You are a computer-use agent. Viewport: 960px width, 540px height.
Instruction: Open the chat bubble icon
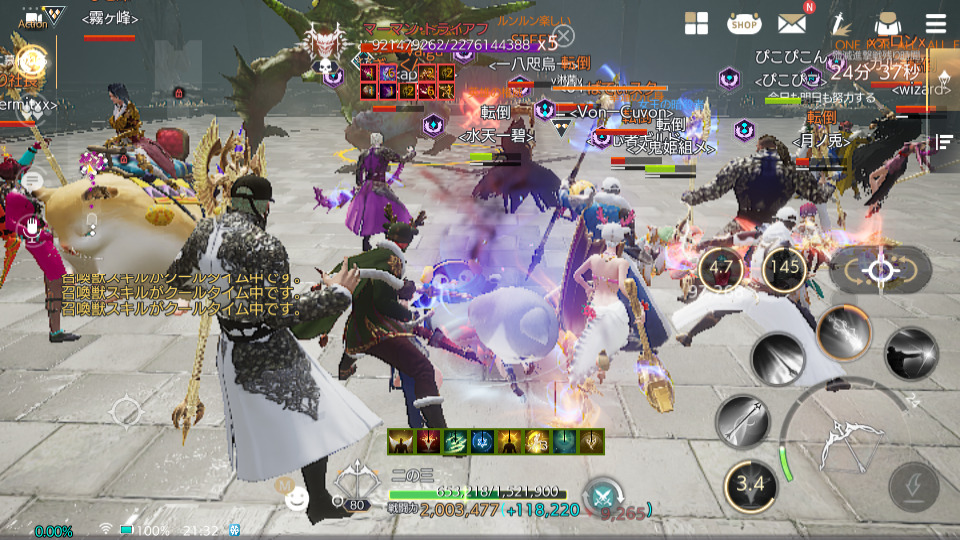tap(33, 180)
